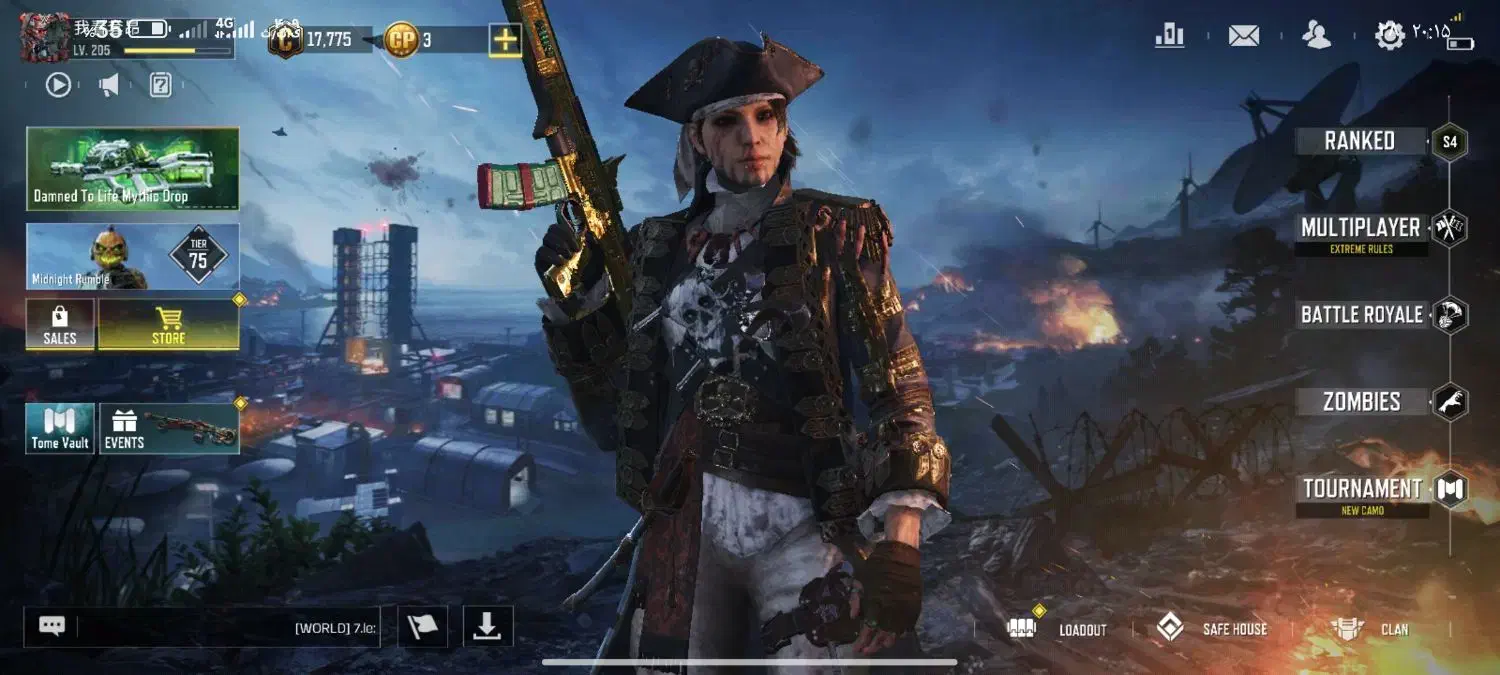
Task: Open the download manager icon
Action: pos(487,627)
